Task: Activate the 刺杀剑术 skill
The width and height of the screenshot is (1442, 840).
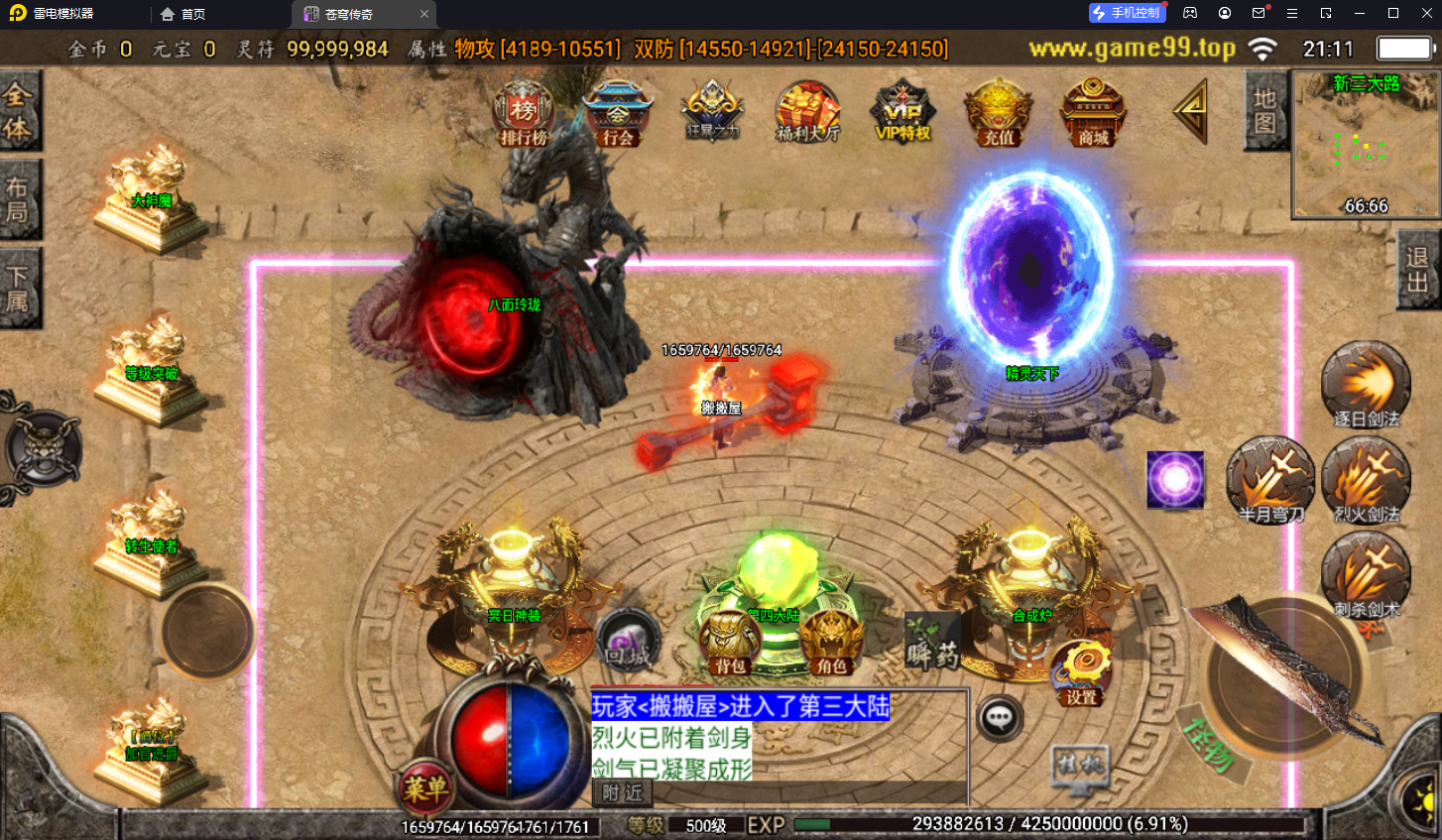Action: 1366,575
